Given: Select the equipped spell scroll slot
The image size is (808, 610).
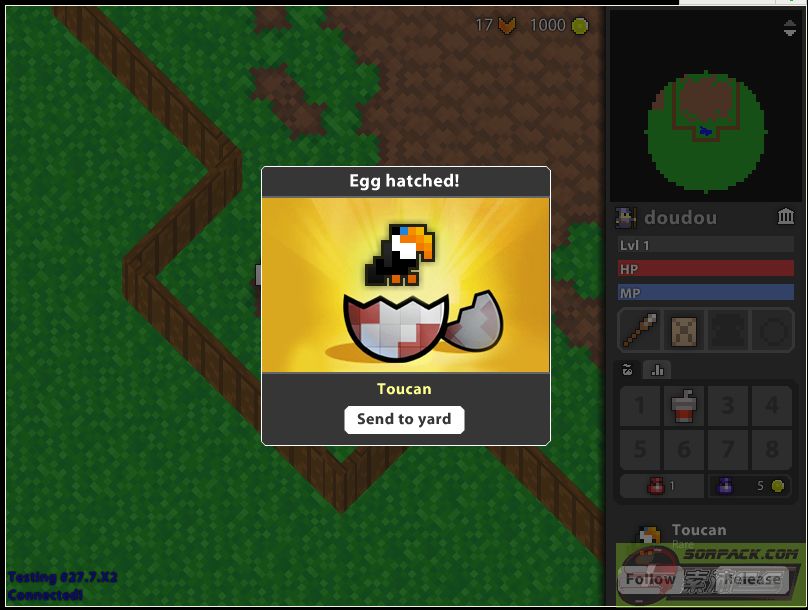Looking at the screenshot, I should [684, 330].
